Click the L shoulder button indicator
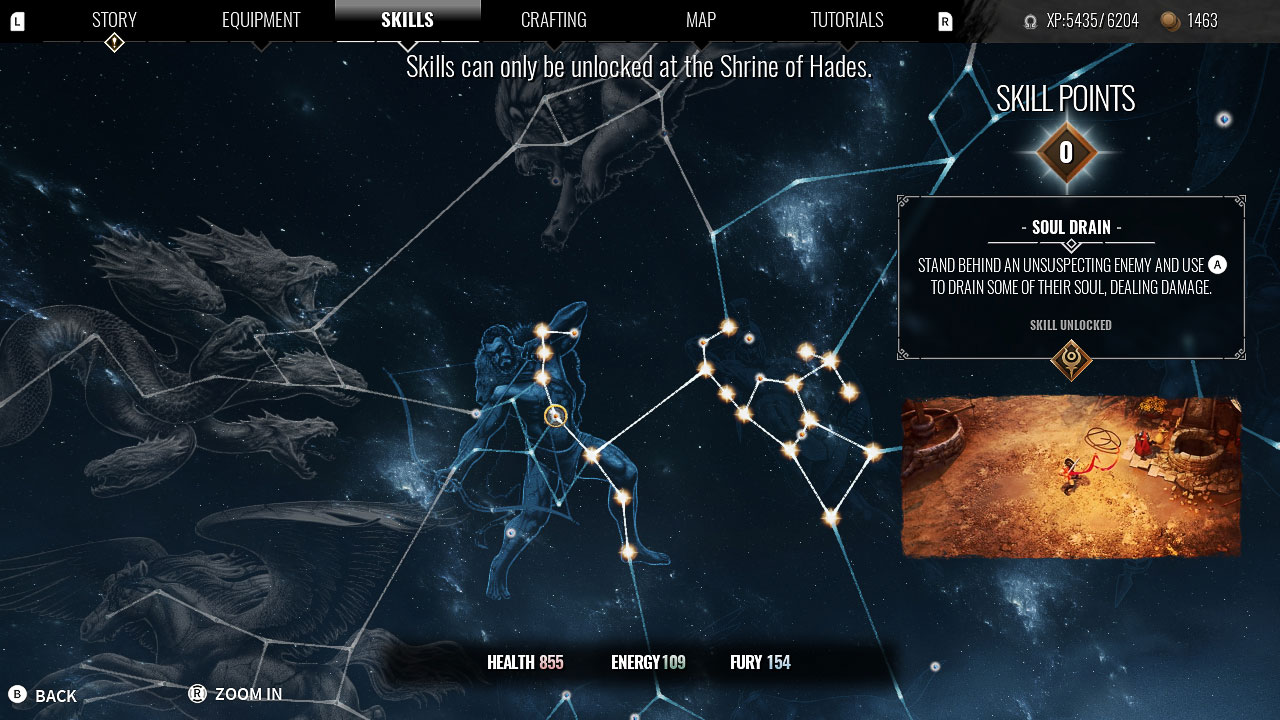The width and height of the screenshot is (1280, 720). pyautogui.click(x=16, y=20)
